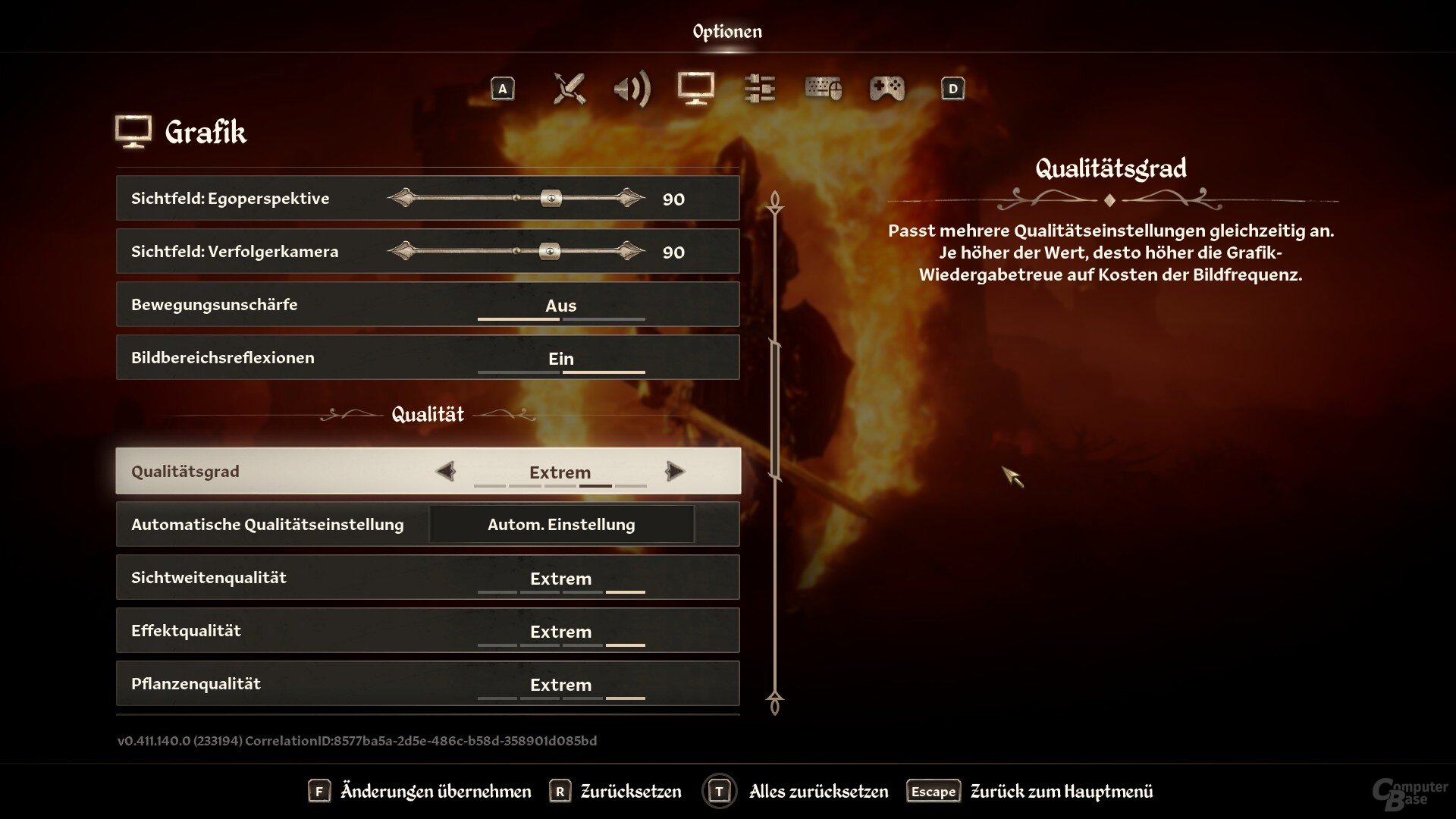Apply changes via Änderungen übernehmen
1456x819 pixels.
(435, 790)
